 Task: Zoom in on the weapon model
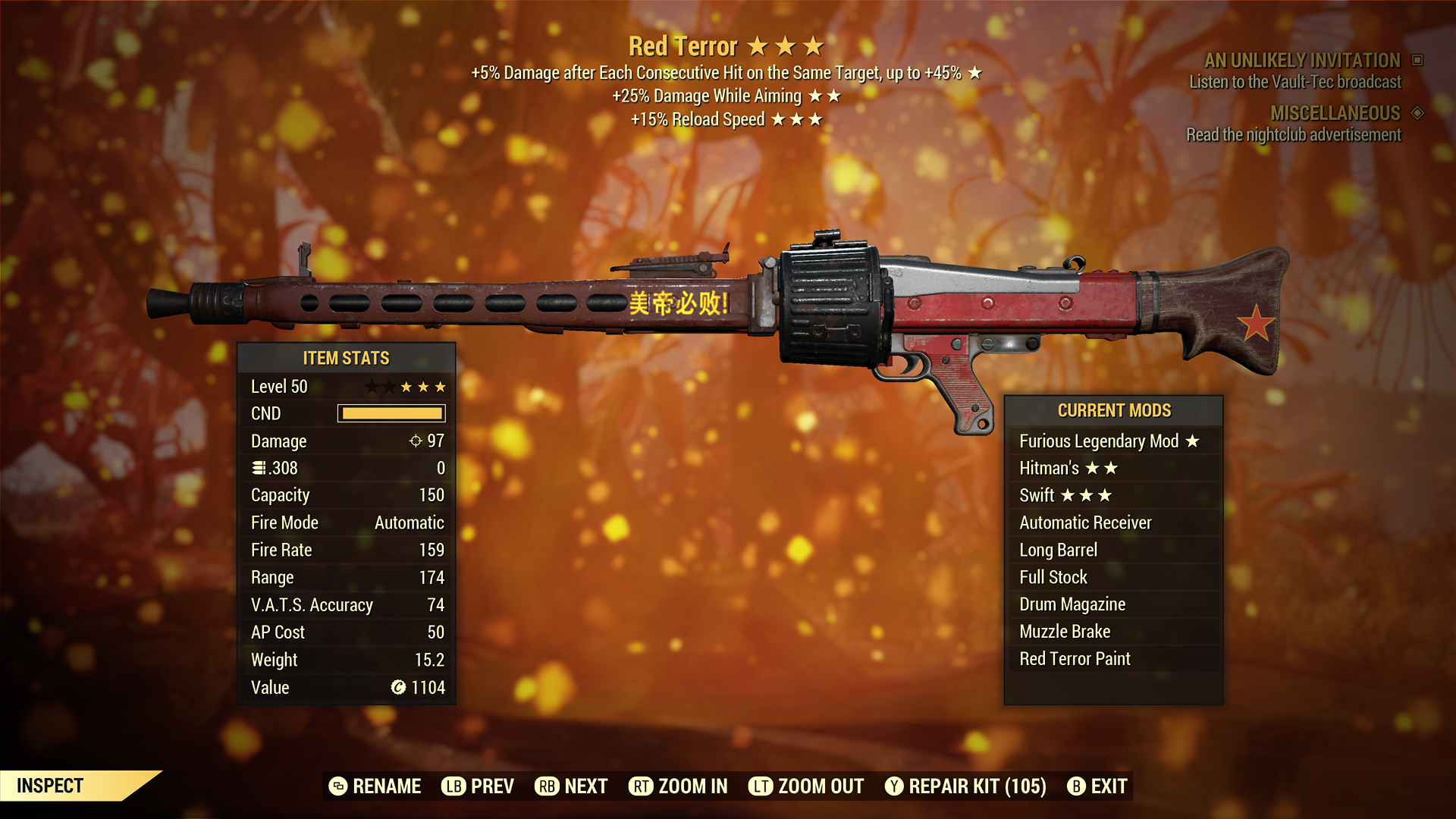(x=678, y=786)
